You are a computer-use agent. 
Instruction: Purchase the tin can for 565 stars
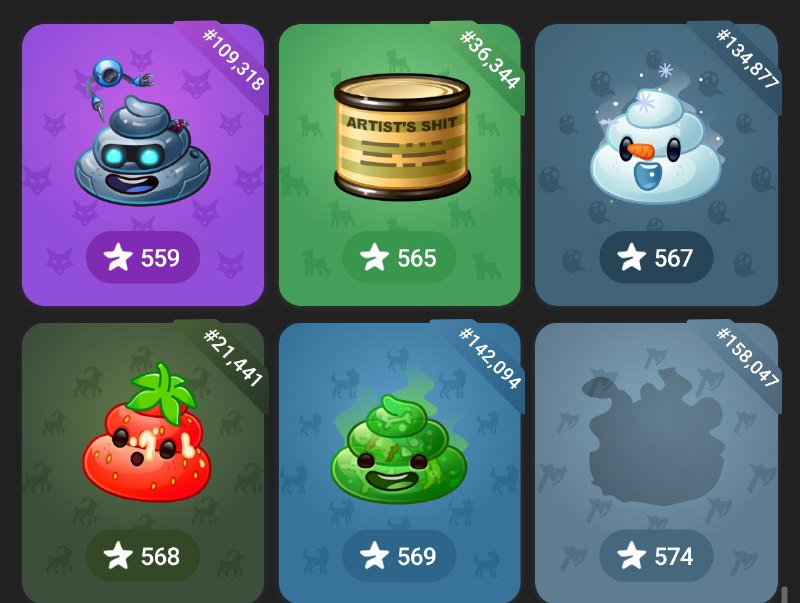point(399,258)
